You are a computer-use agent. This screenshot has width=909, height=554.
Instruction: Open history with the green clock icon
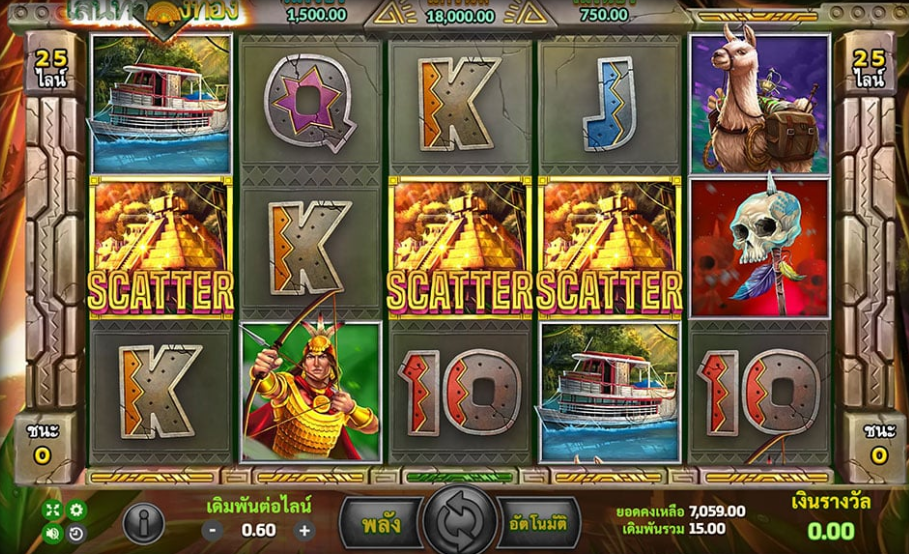76,533
